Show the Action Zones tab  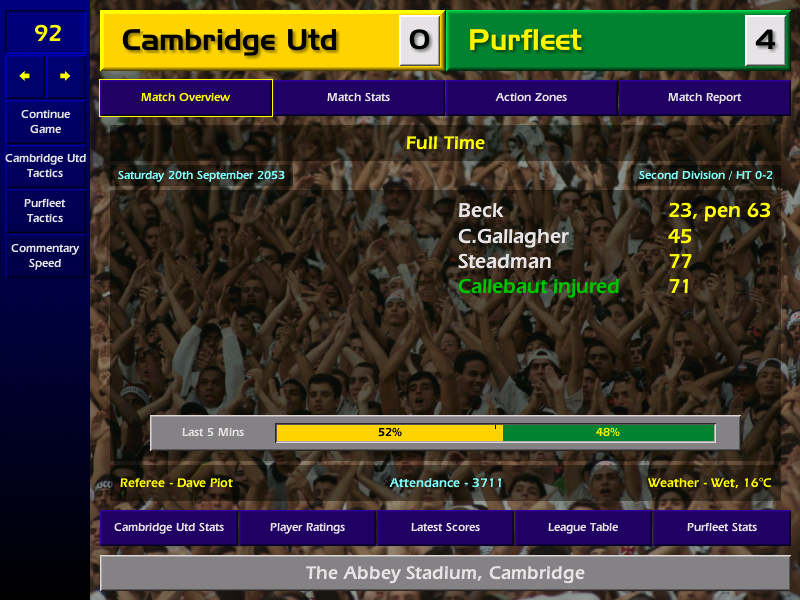pos(531,98)
